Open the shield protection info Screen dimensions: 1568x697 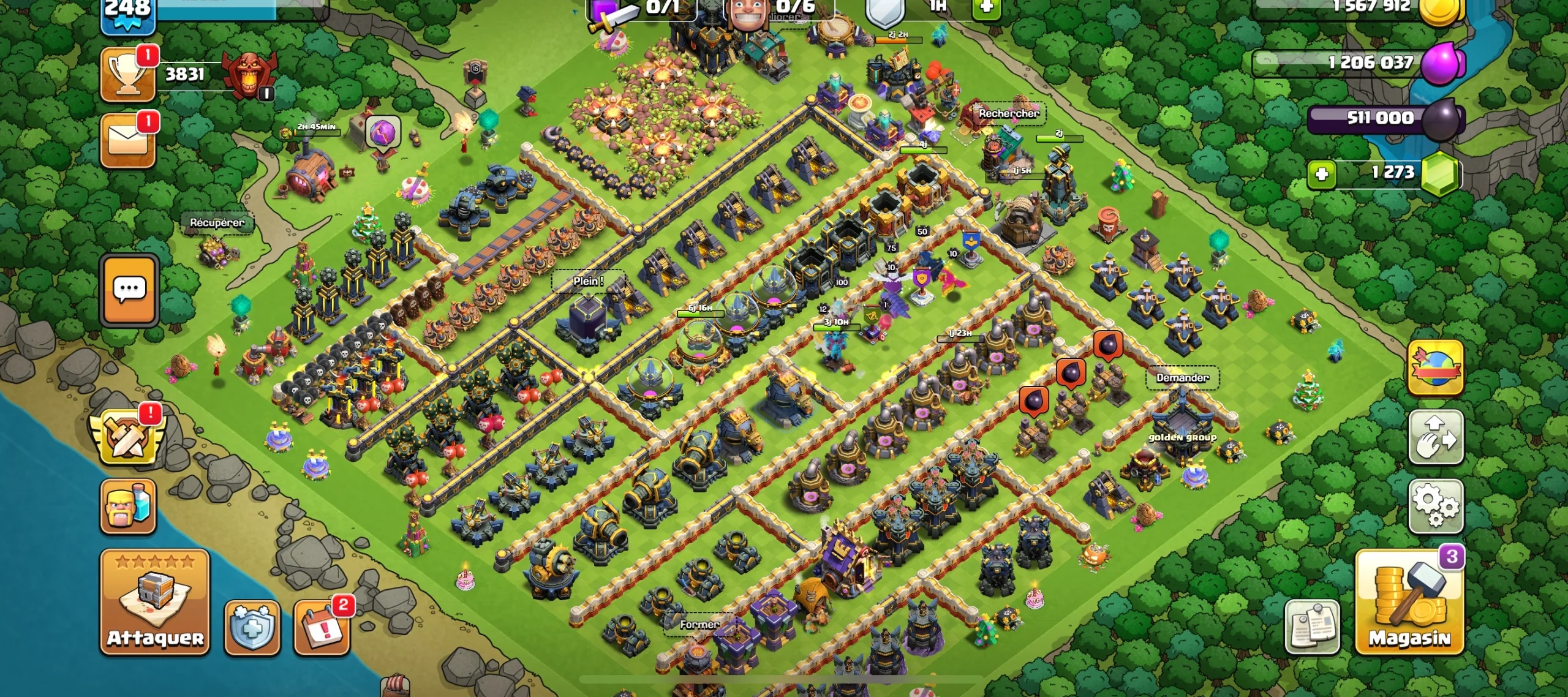click(252, 627)
